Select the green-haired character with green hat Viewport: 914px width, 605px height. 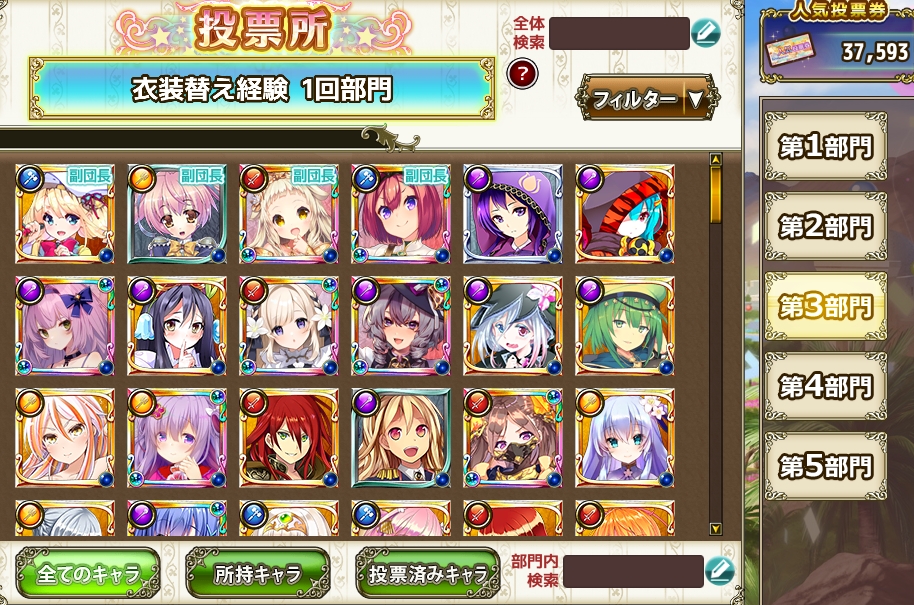(624, 326)
